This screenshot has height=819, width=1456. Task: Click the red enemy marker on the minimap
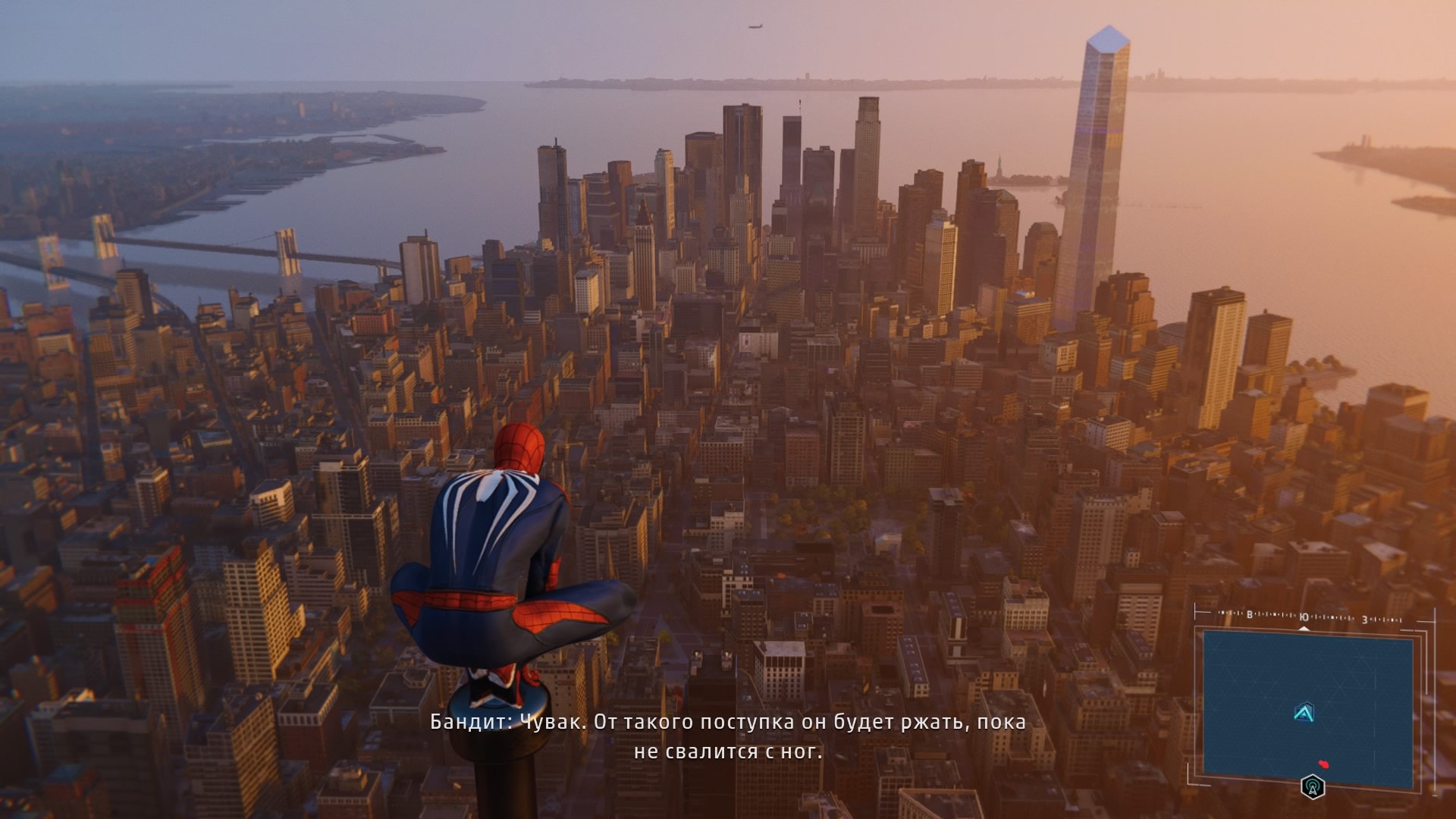(x=1323, y=763)
